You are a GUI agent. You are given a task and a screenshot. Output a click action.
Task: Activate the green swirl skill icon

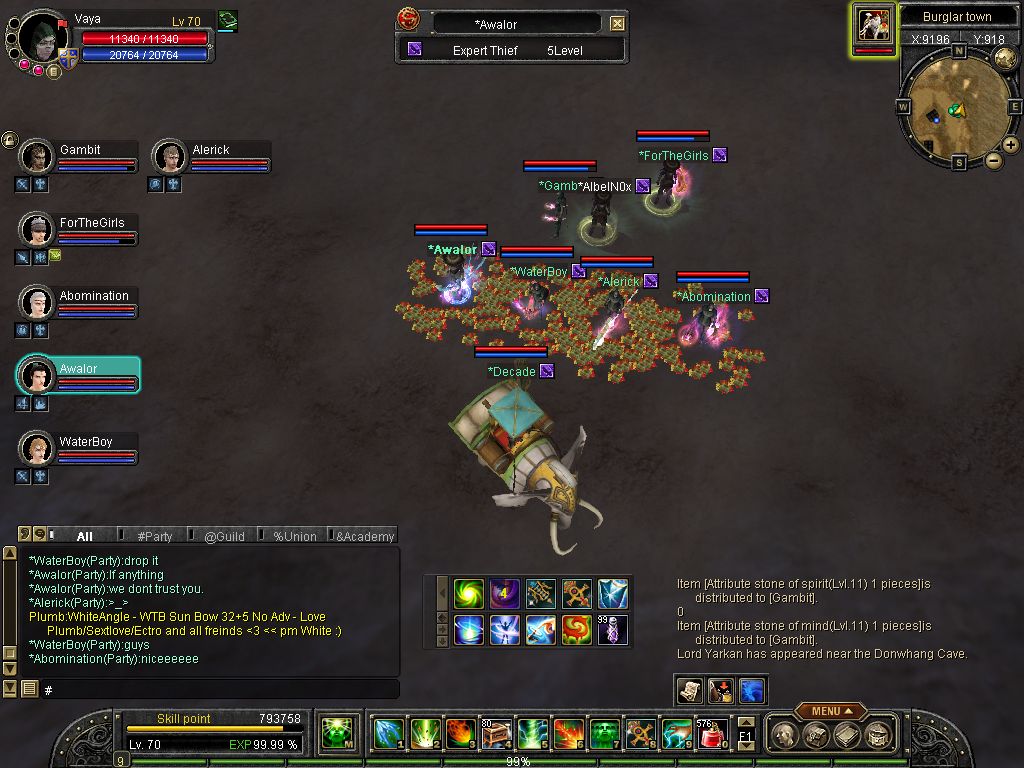(x=468, y=593)
